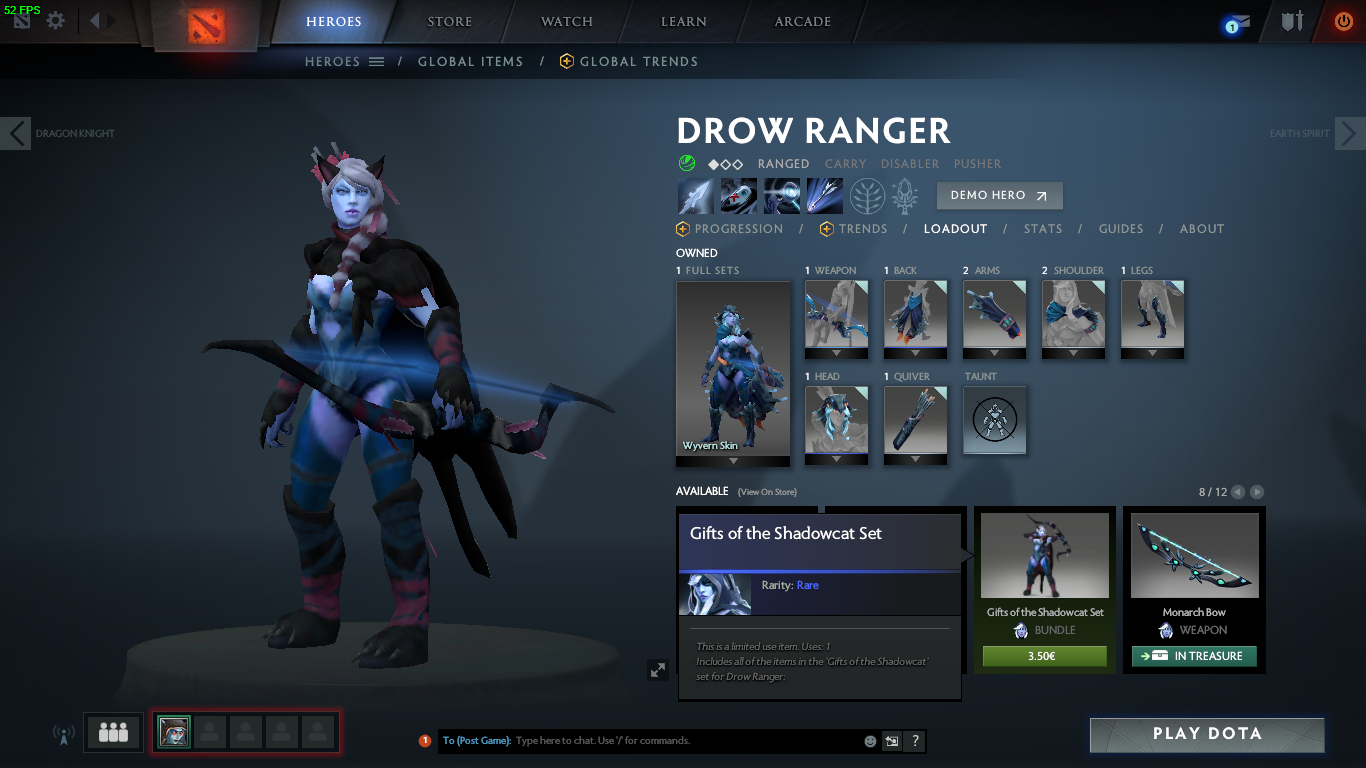The image size is (1366, 768).
Task: Go to next hero Earth Spirit
Action: pos(1350,133)
